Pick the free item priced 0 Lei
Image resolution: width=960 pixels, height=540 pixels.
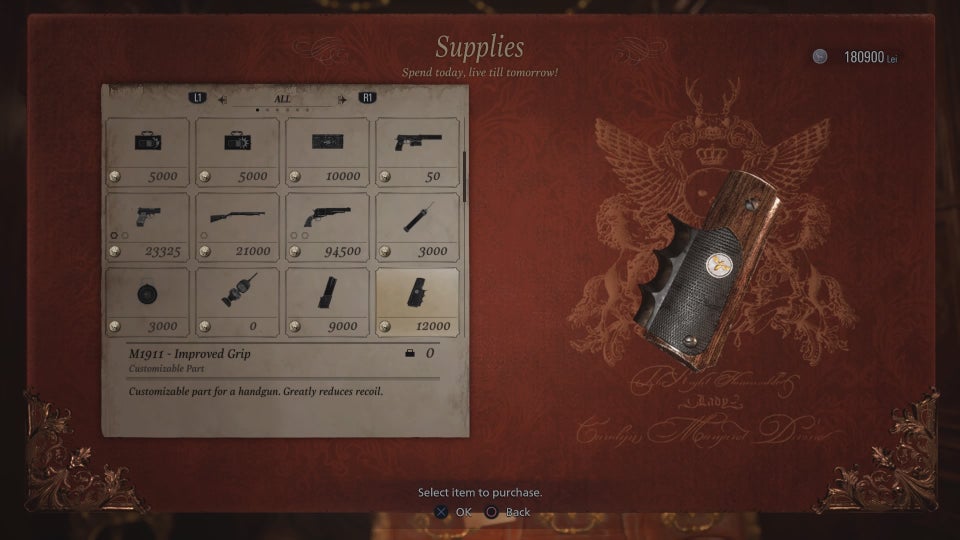pyautogui.click(x=237, y=301)
